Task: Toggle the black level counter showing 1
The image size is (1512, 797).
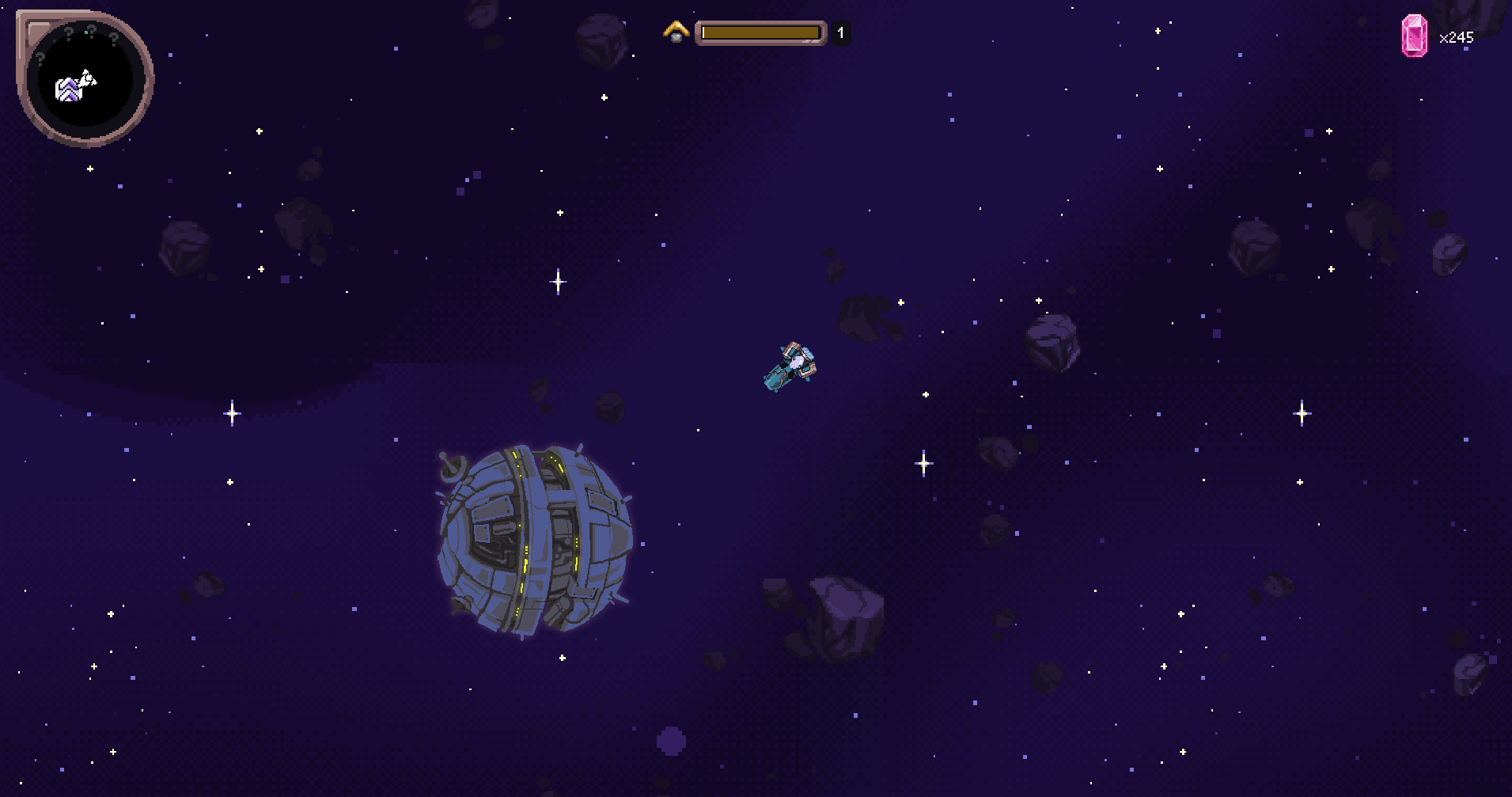Action: (x=840, y=33)
